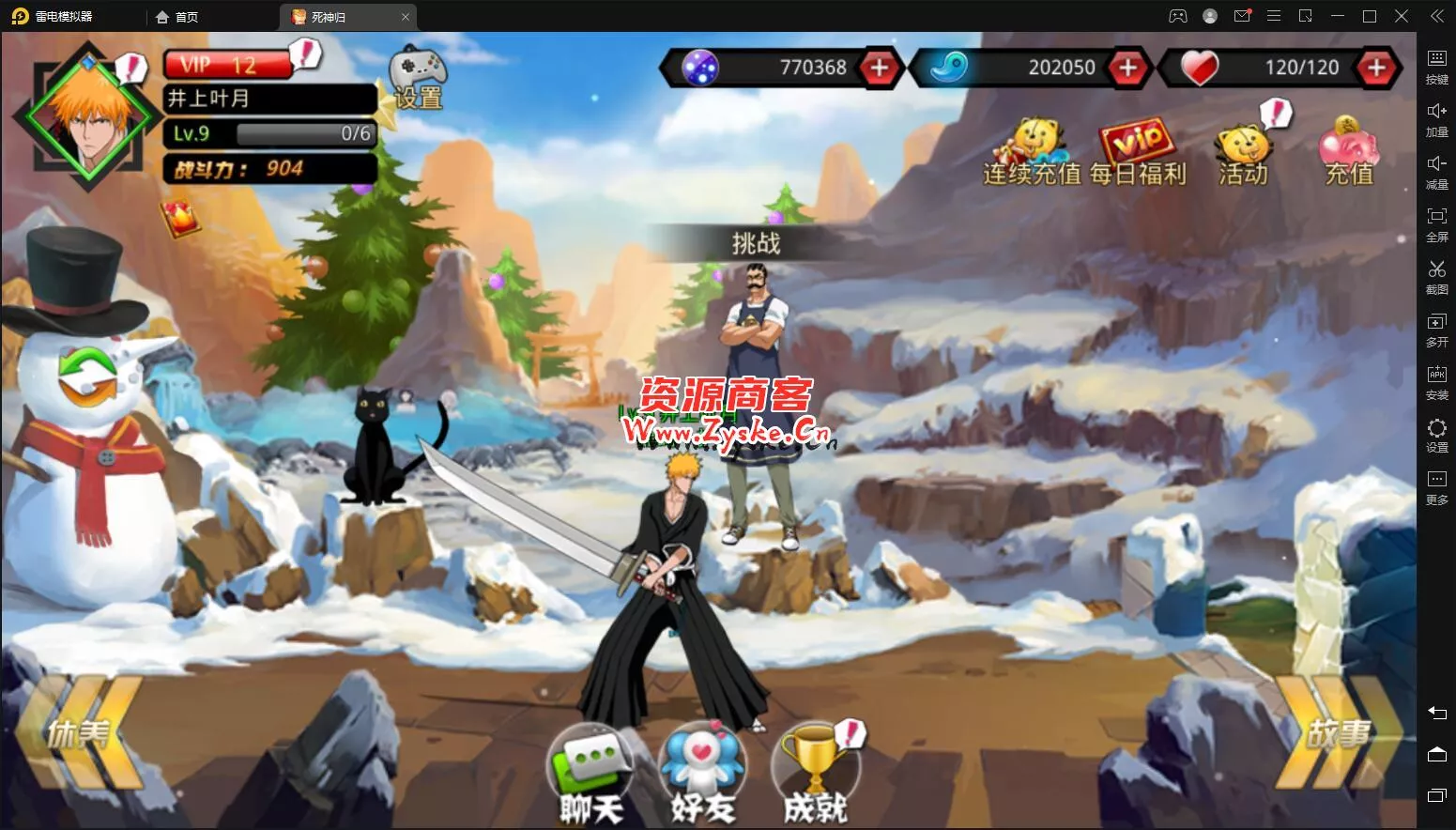Open the 设置 gamepad settings icon
Image resolution: width=1456 pixels, height=830 pixels.
(x=418, y=77)
